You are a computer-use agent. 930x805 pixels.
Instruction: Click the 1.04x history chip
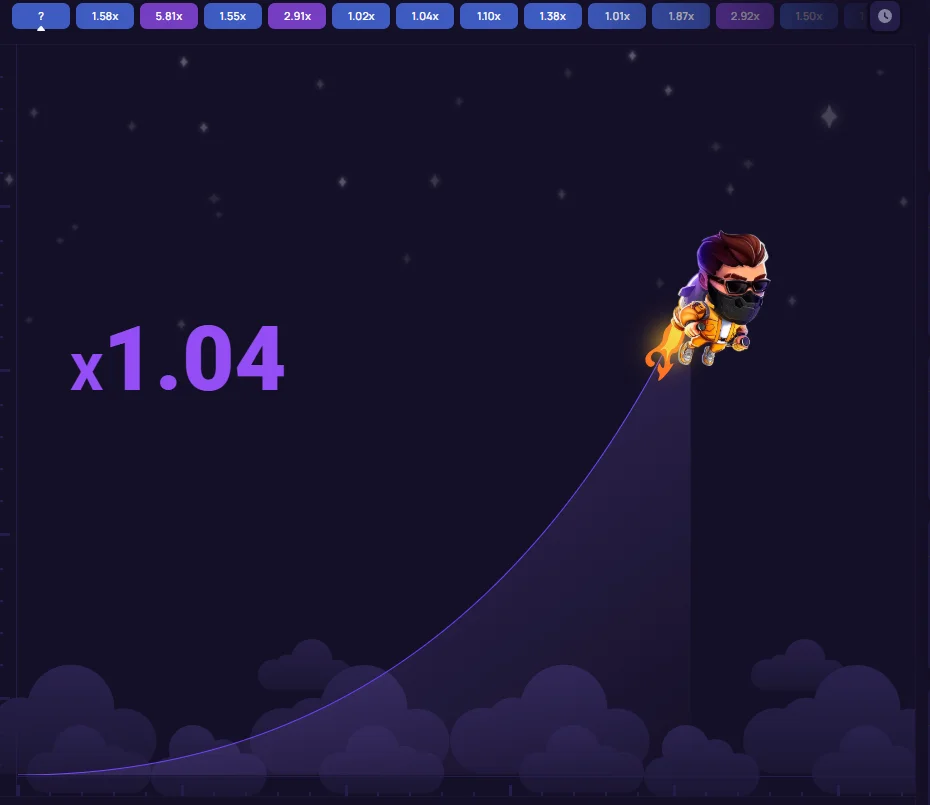click(425, 16)
